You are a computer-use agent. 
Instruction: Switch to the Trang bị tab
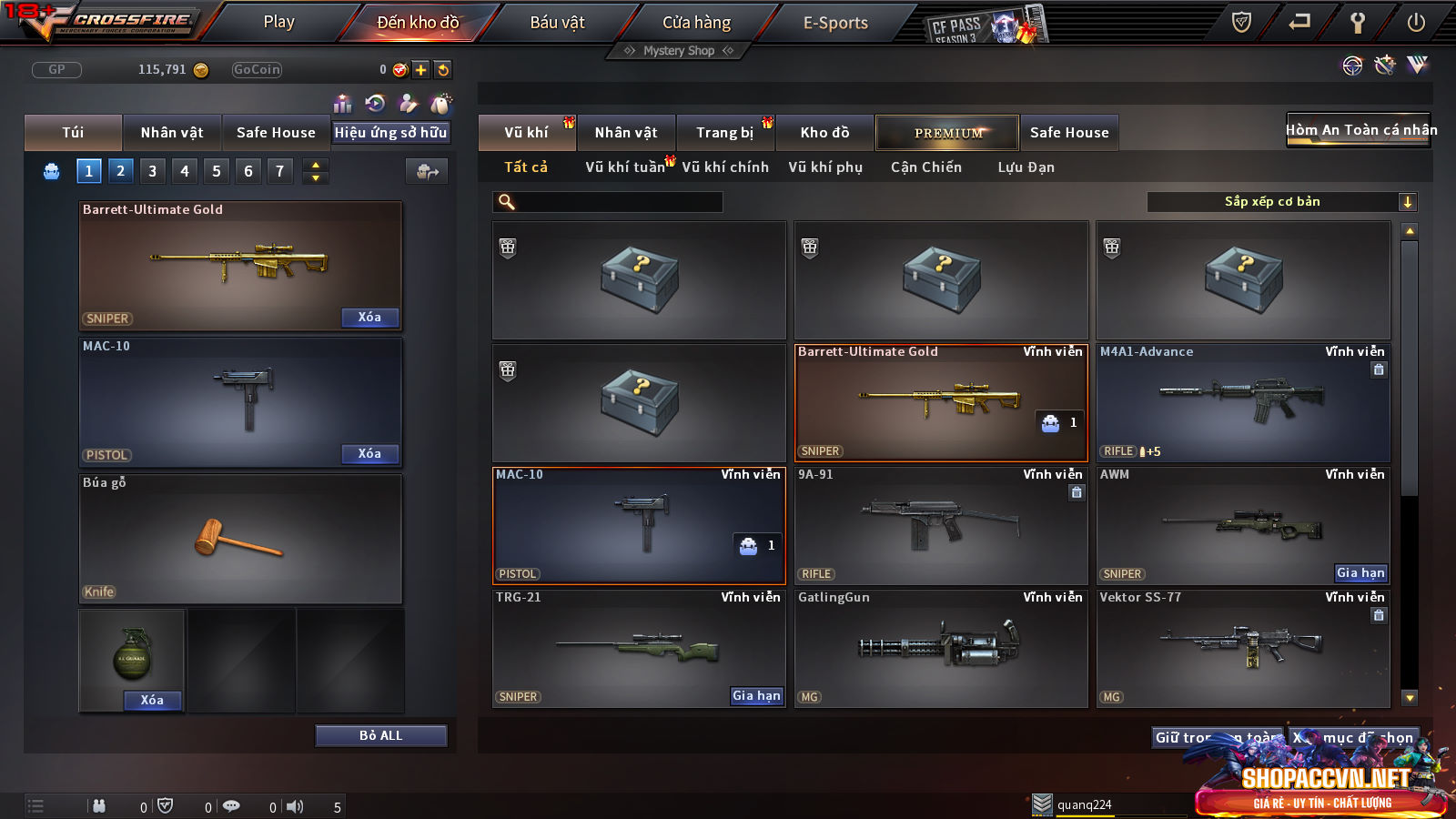click(724, 133)
